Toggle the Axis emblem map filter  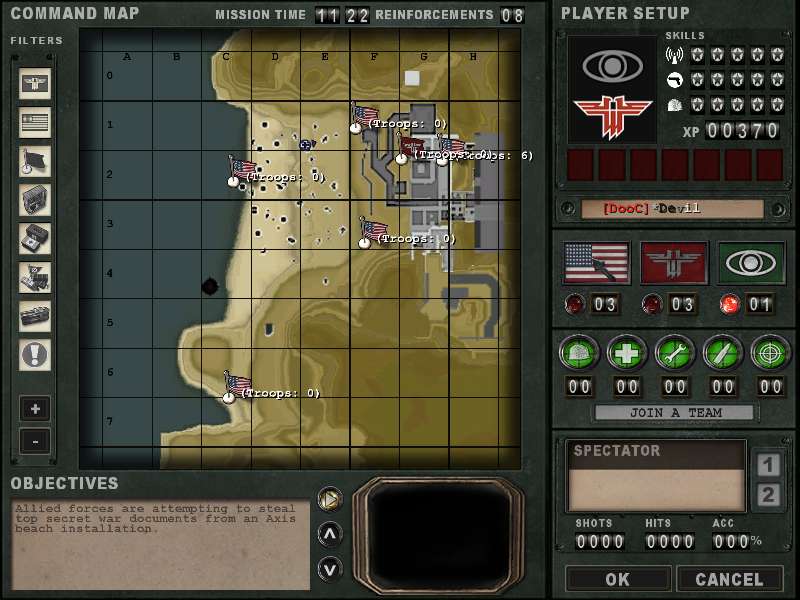click(x=35, y=84)
